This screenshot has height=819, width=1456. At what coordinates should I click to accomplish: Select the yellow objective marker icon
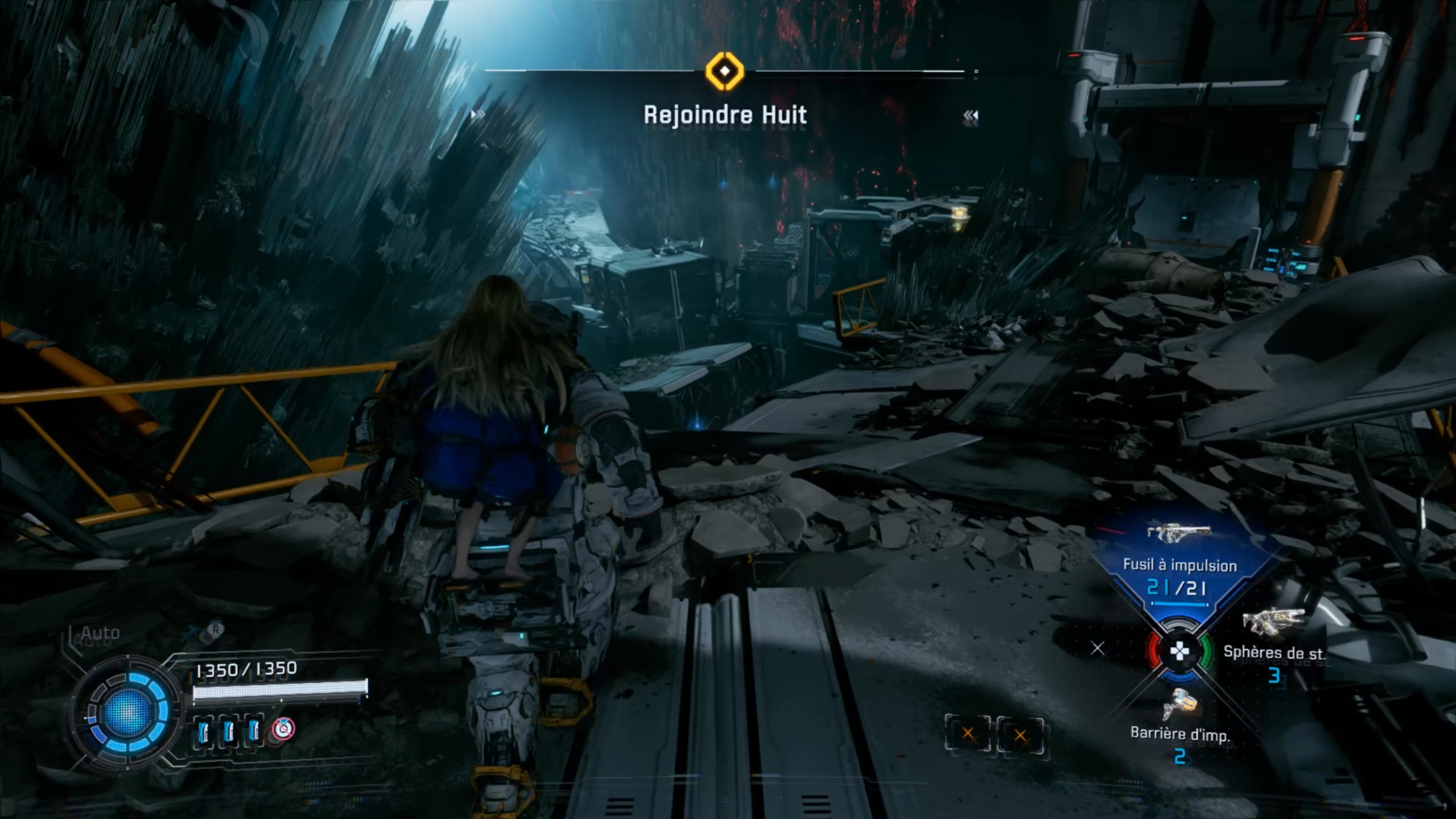click(x=724, y=72)
